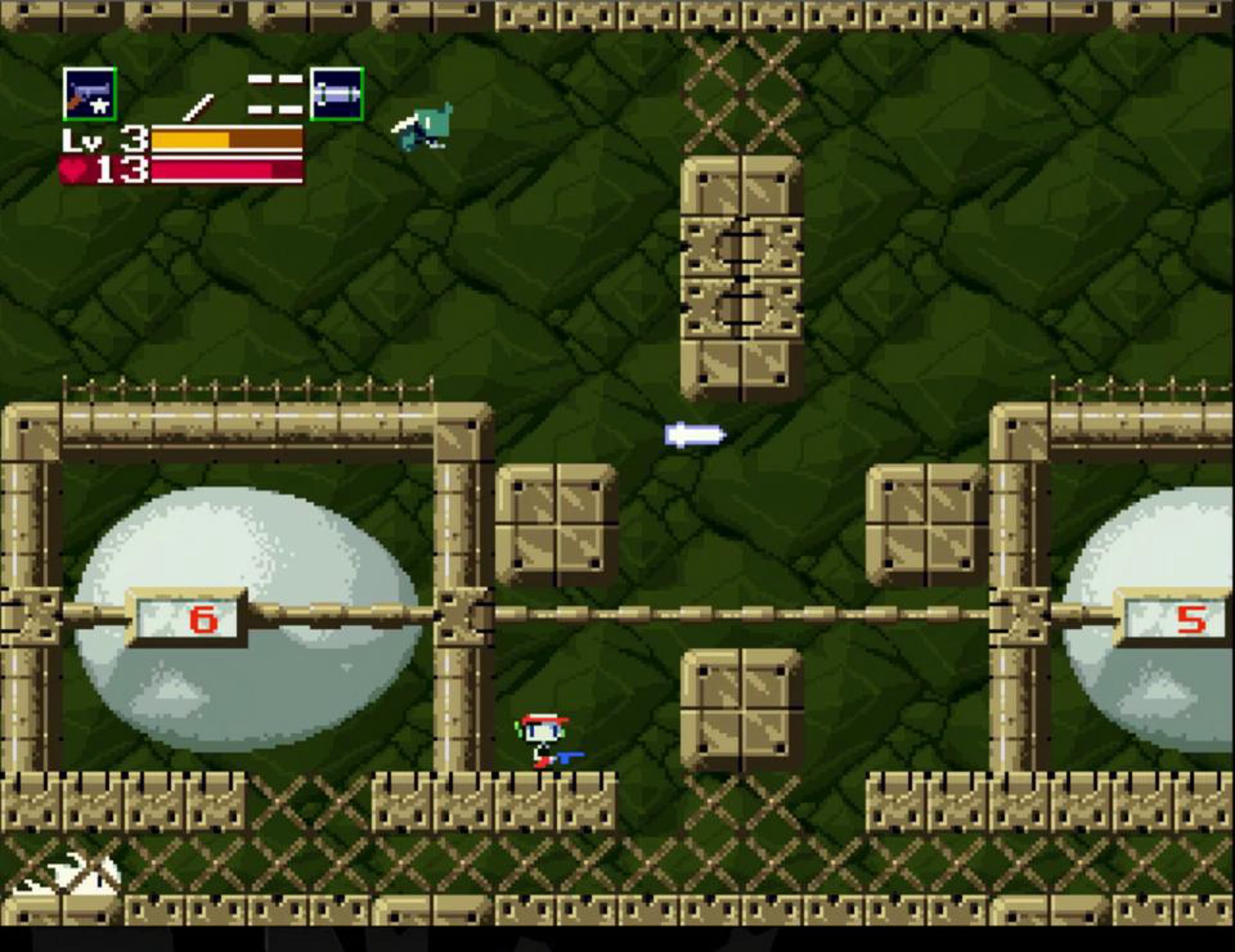Switch to the Missile Launcher weapon icon
This screenshot has height=952, width=1235.
pos(337,94)
